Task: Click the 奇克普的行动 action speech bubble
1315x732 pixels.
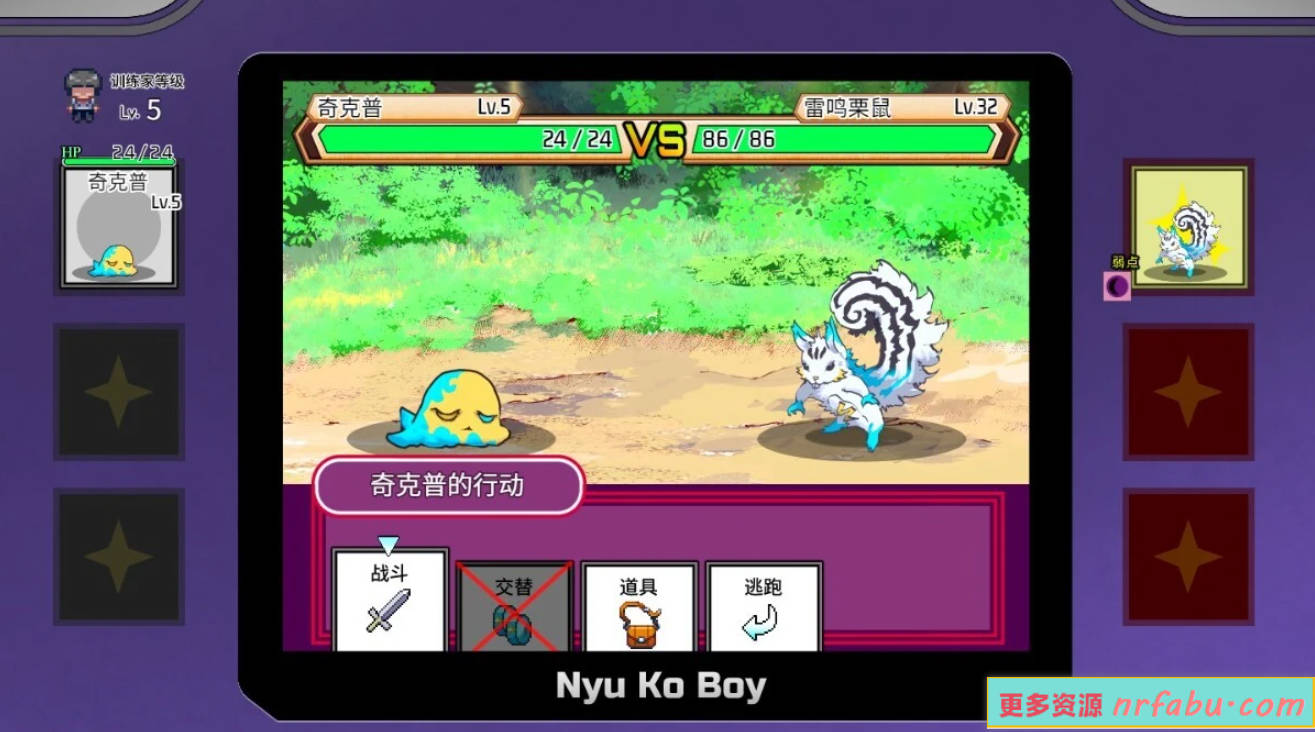Action: 448,487
